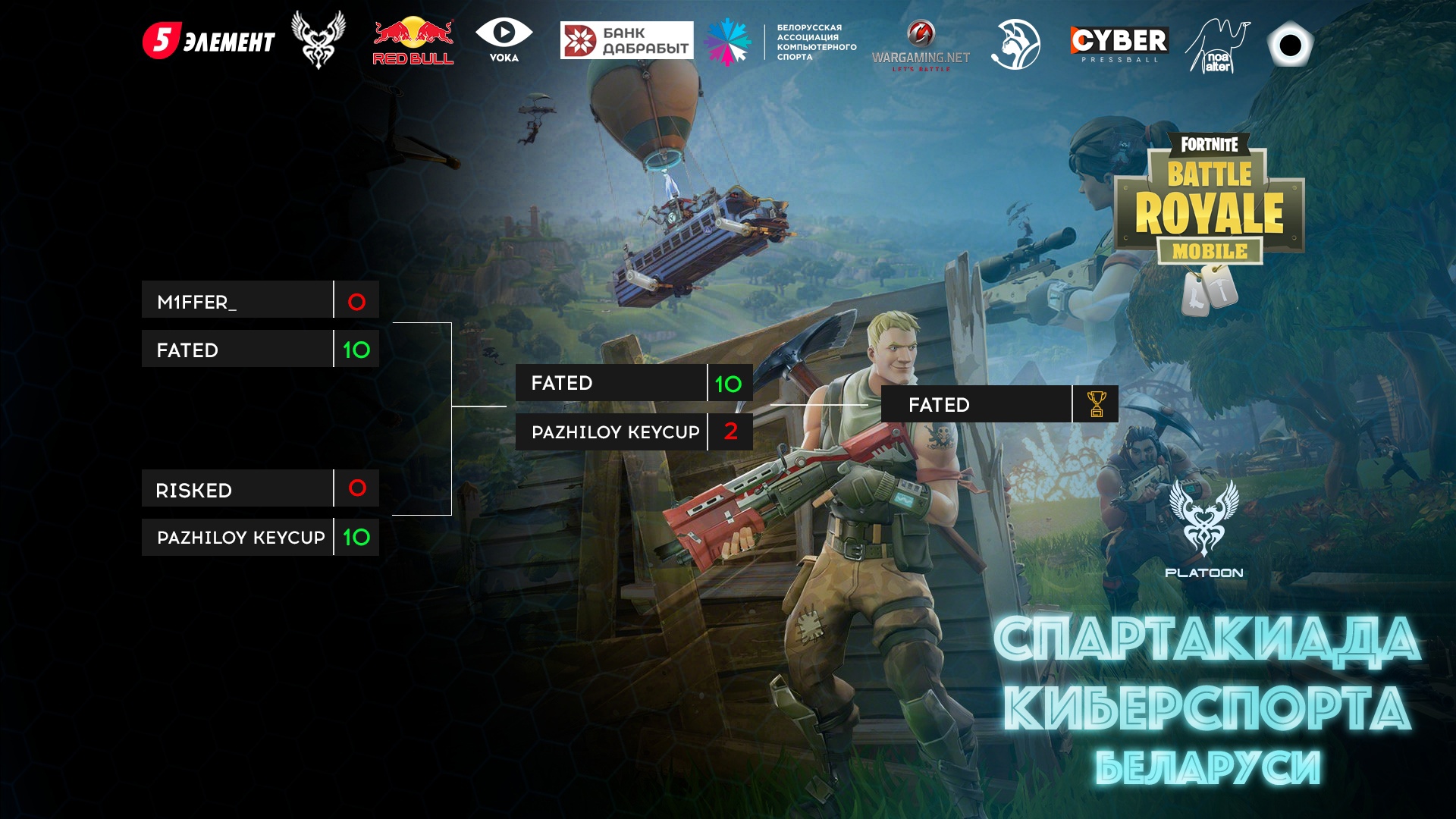This screenshot has width=1456, height=819.
Task: Open the Cyber Pressball logo
Action: 1119,44
